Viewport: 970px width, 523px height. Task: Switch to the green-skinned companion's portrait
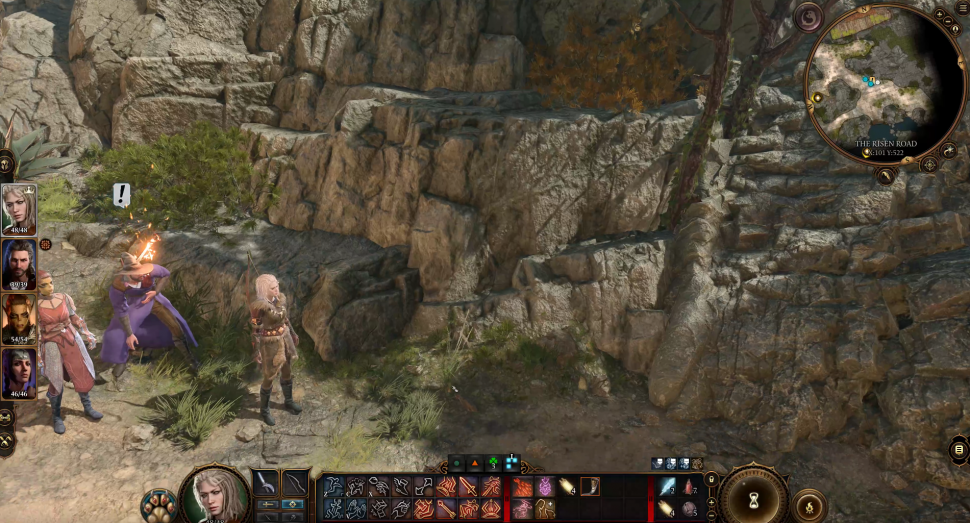tap(18, 319)
